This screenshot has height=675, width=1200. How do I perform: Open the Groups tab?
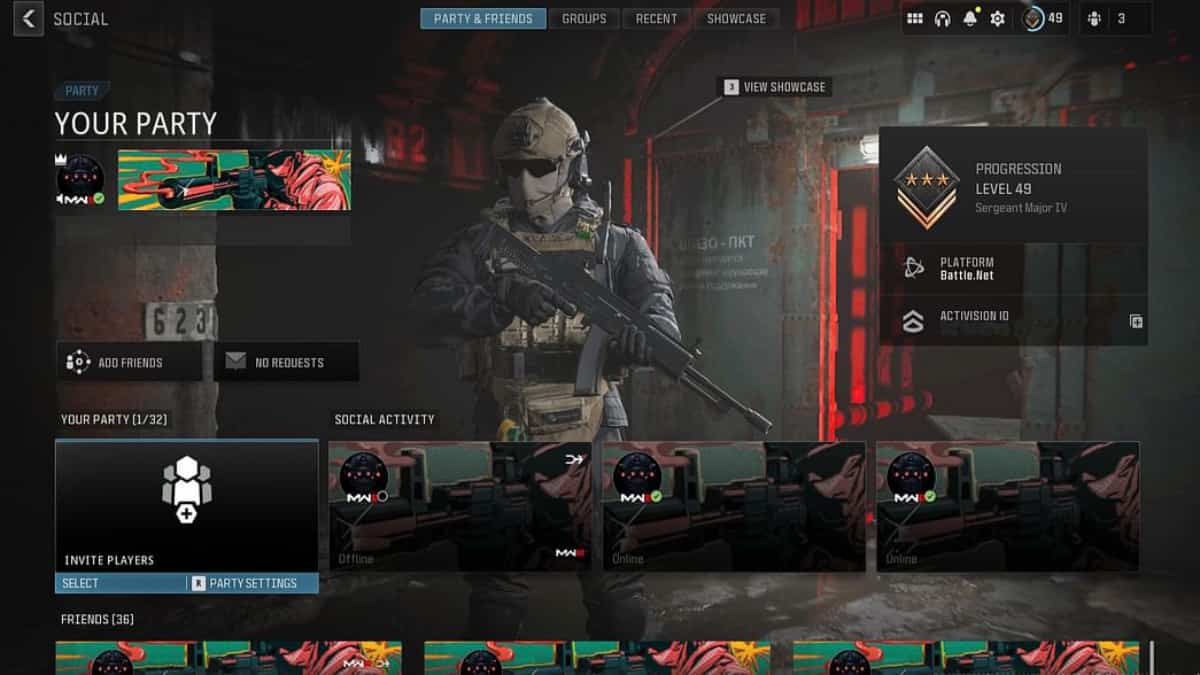click(584, 18)
